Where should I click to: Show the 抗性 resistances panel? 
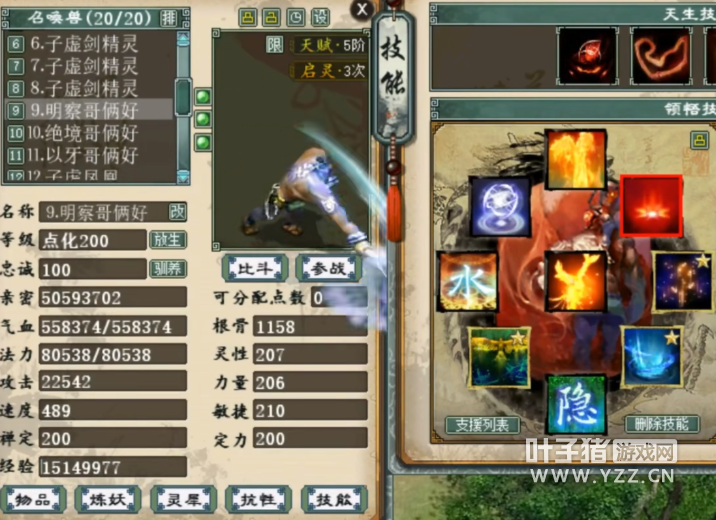pyautogui.click(x=257, y=499)
